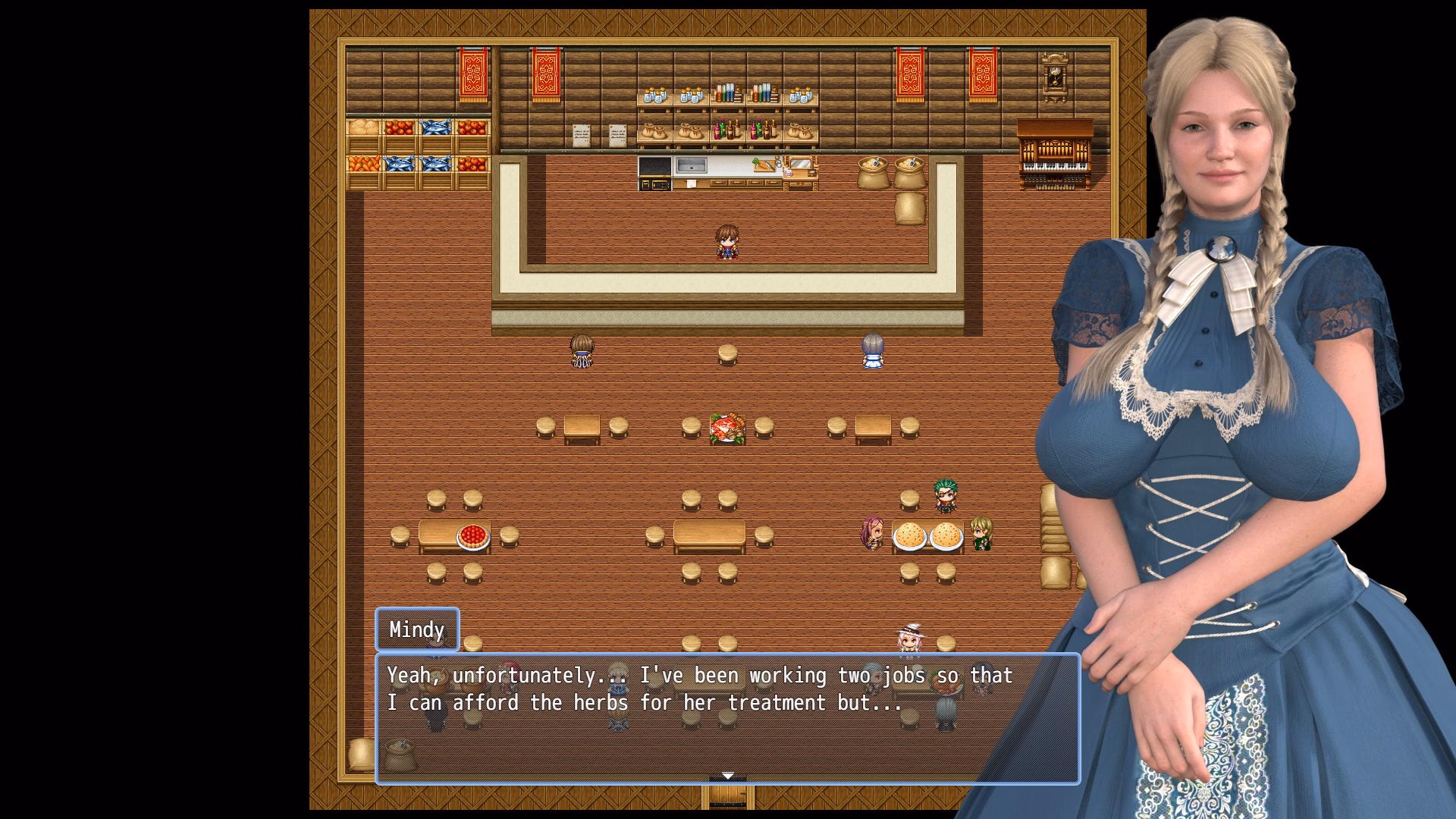Click the dialogue continue arrow indicator
Image resolution: width=1456 pixels, height=819 pixels.
click(x=727, y=776)
